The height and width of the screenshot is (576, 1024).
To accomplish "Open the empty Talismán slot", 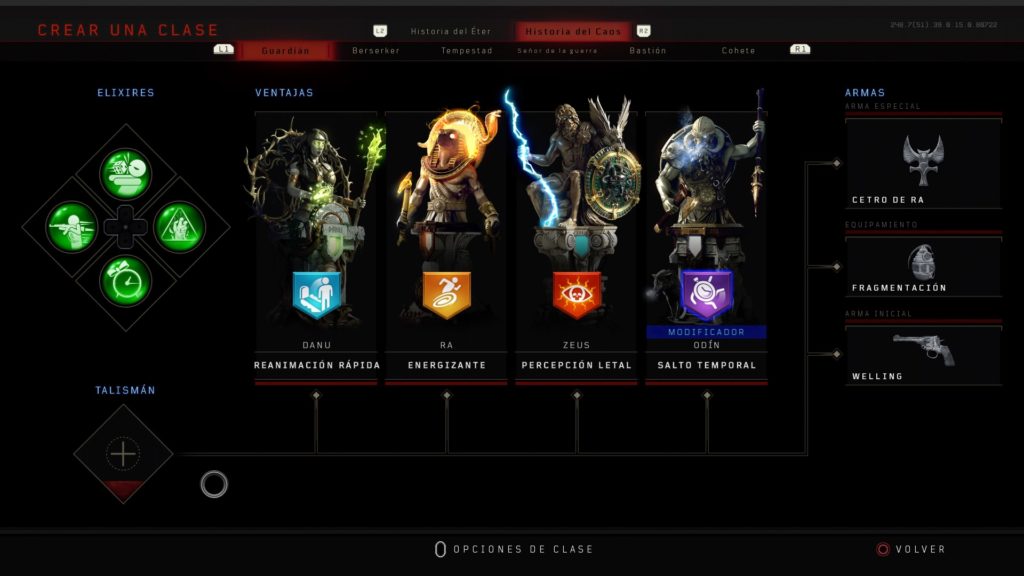I will point(123,455).
